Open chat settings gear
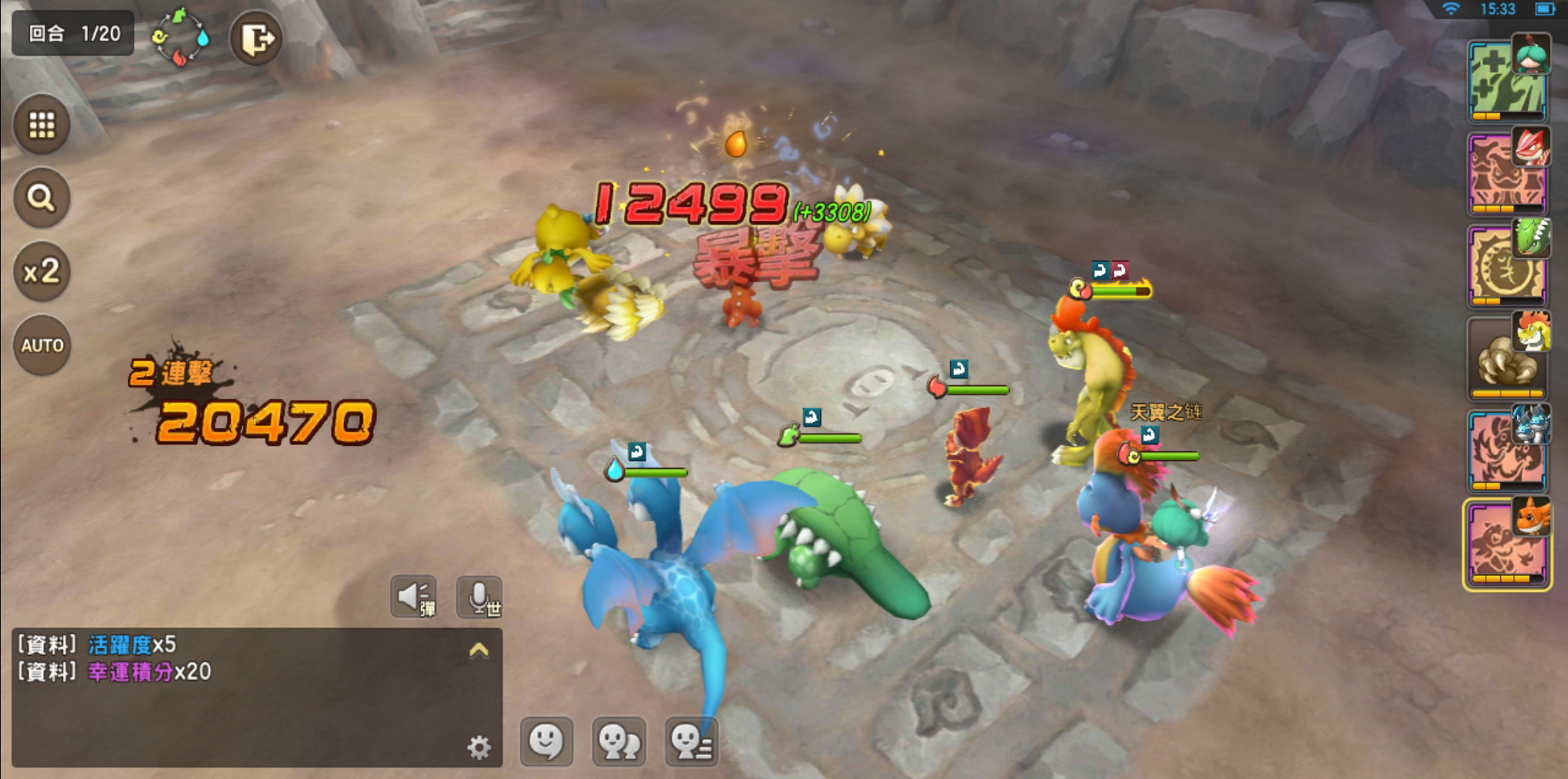This screenshot has width=1568, height=779. (479, 747)
